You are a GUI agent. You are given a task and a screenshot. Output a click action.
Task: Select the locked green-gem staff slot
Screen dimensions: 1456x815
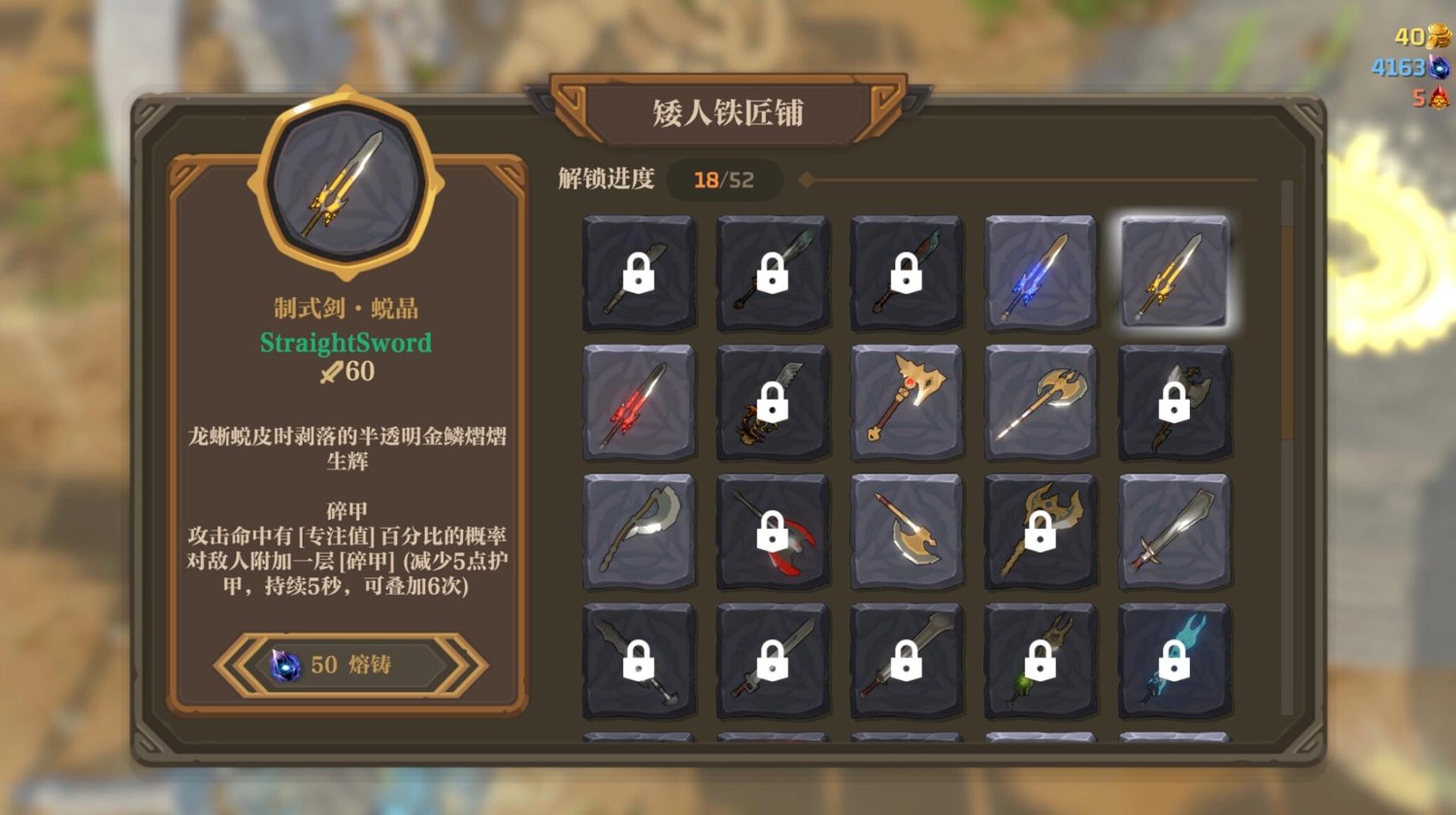click(x=1040, y=661)
